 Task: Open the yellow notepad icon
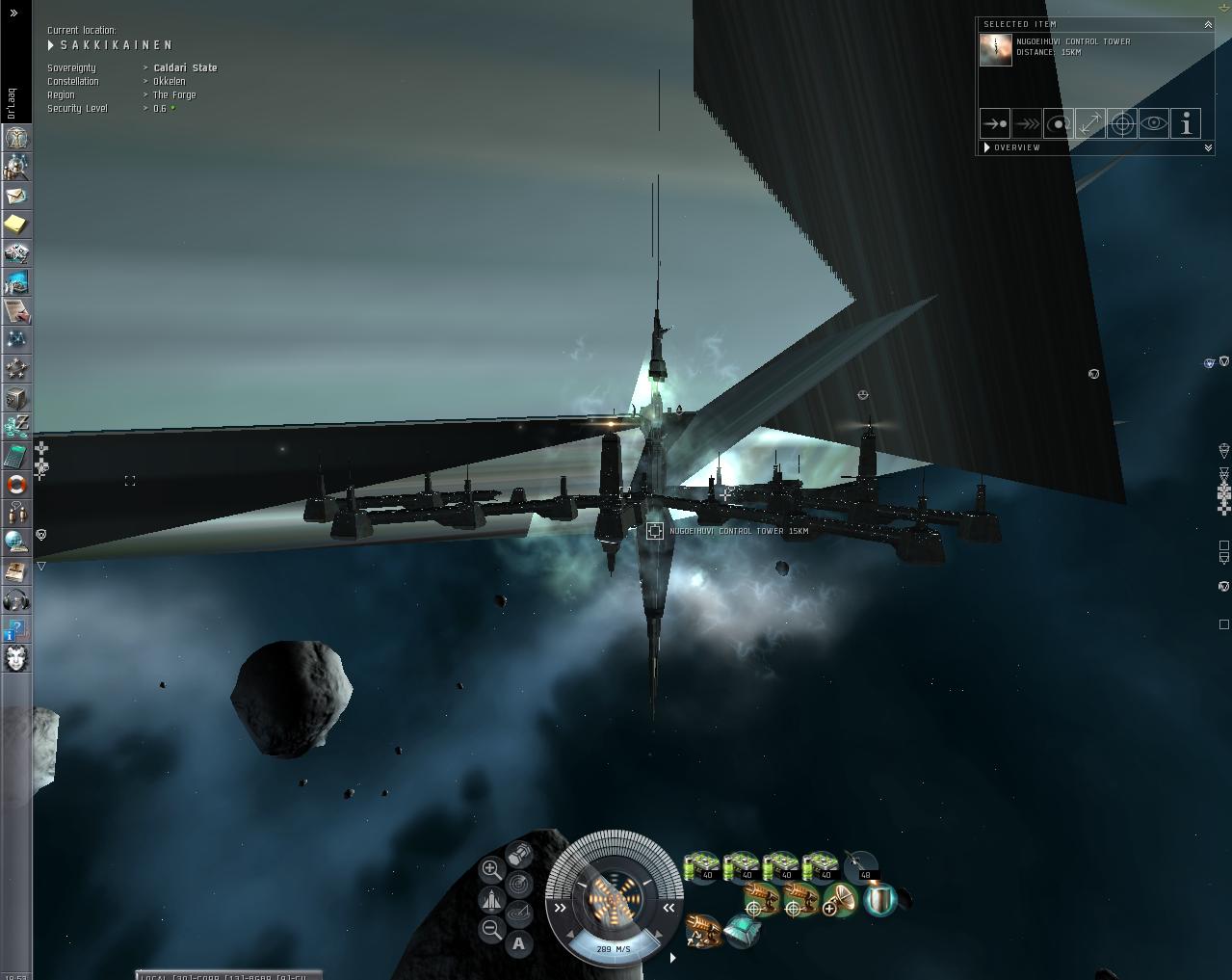click(16, 225)
